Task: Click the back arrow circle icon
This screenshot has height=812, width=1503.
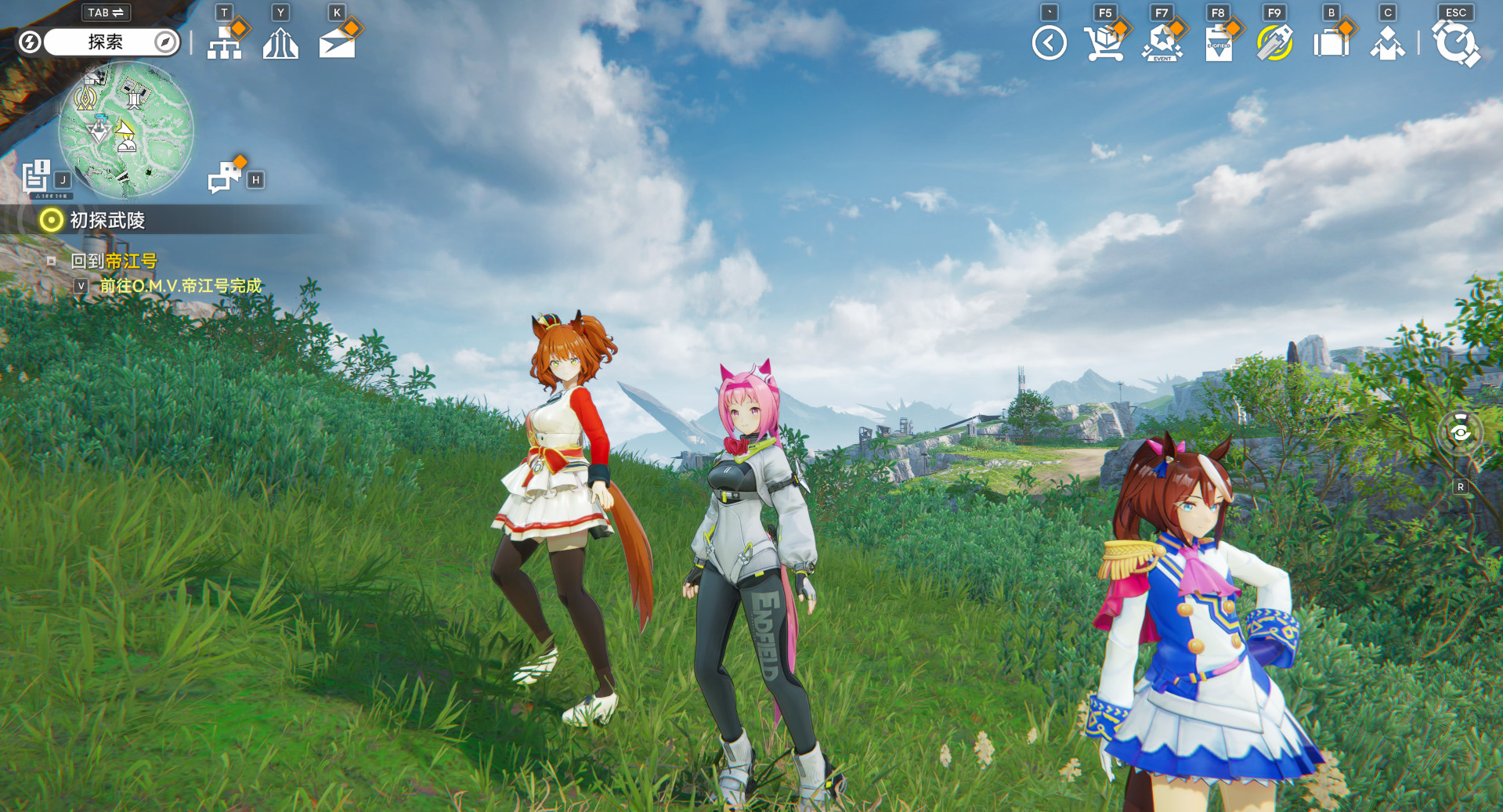Action: [1049, 43]
